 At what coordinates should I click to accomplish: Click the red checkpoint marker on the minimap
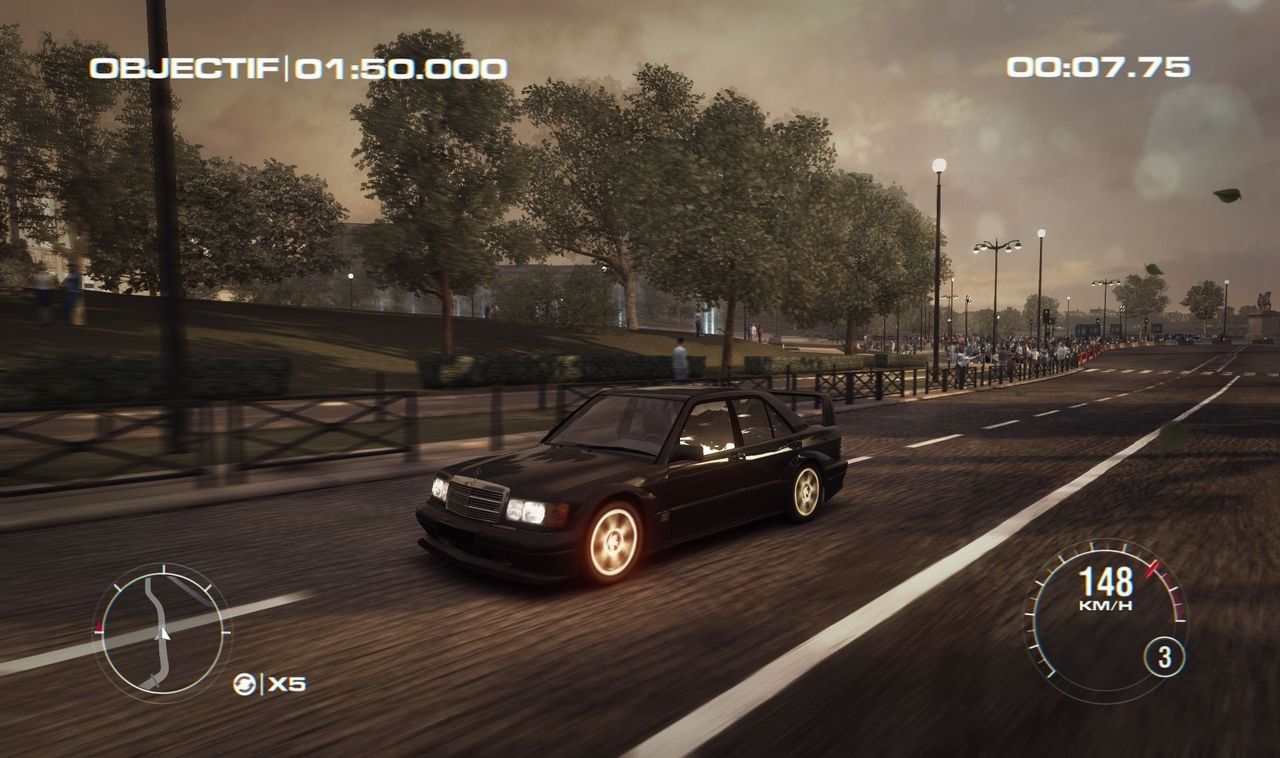point(99,625)
